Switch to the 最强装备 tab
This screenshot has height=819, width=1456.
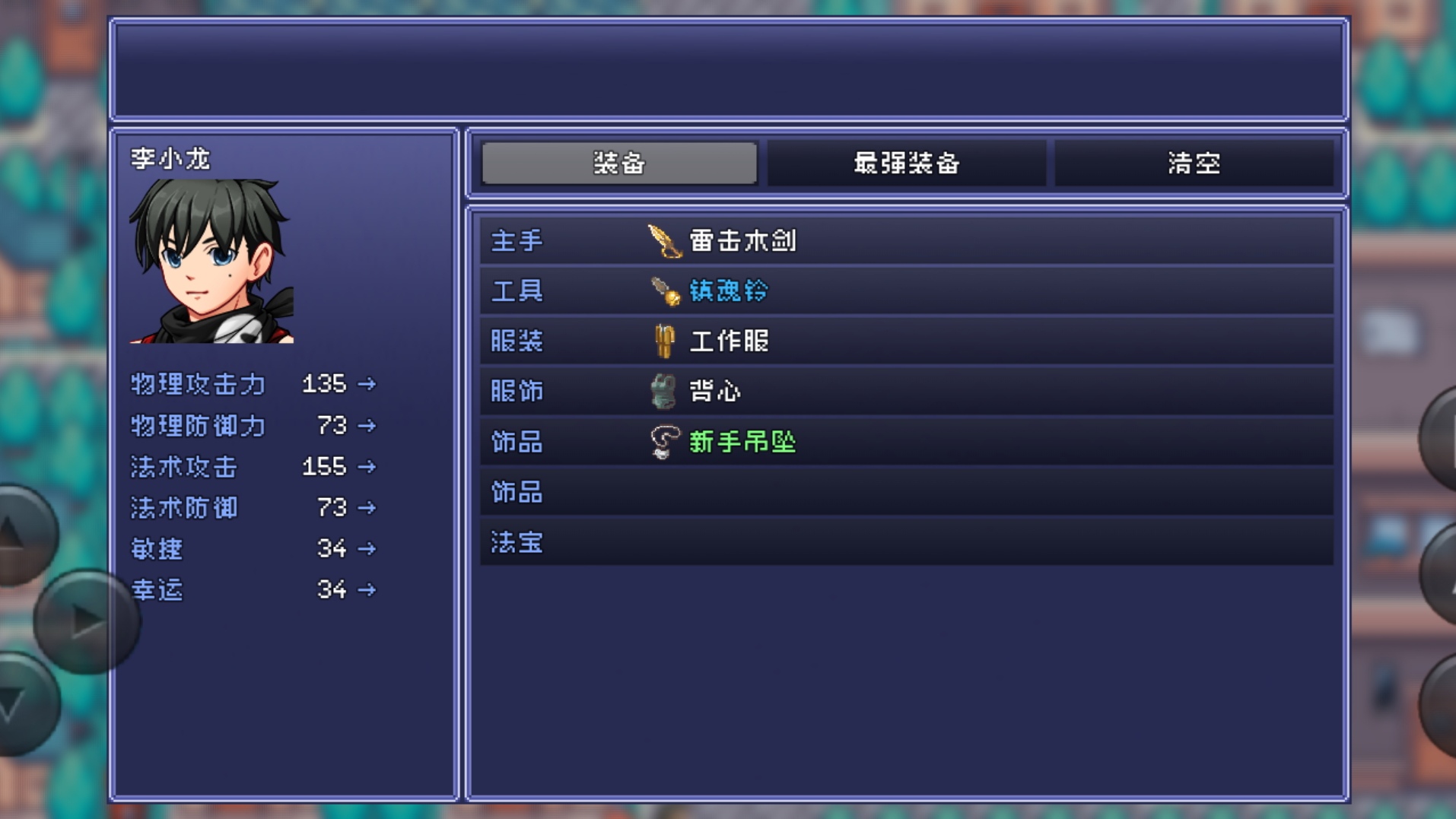[x=907, y=162]
